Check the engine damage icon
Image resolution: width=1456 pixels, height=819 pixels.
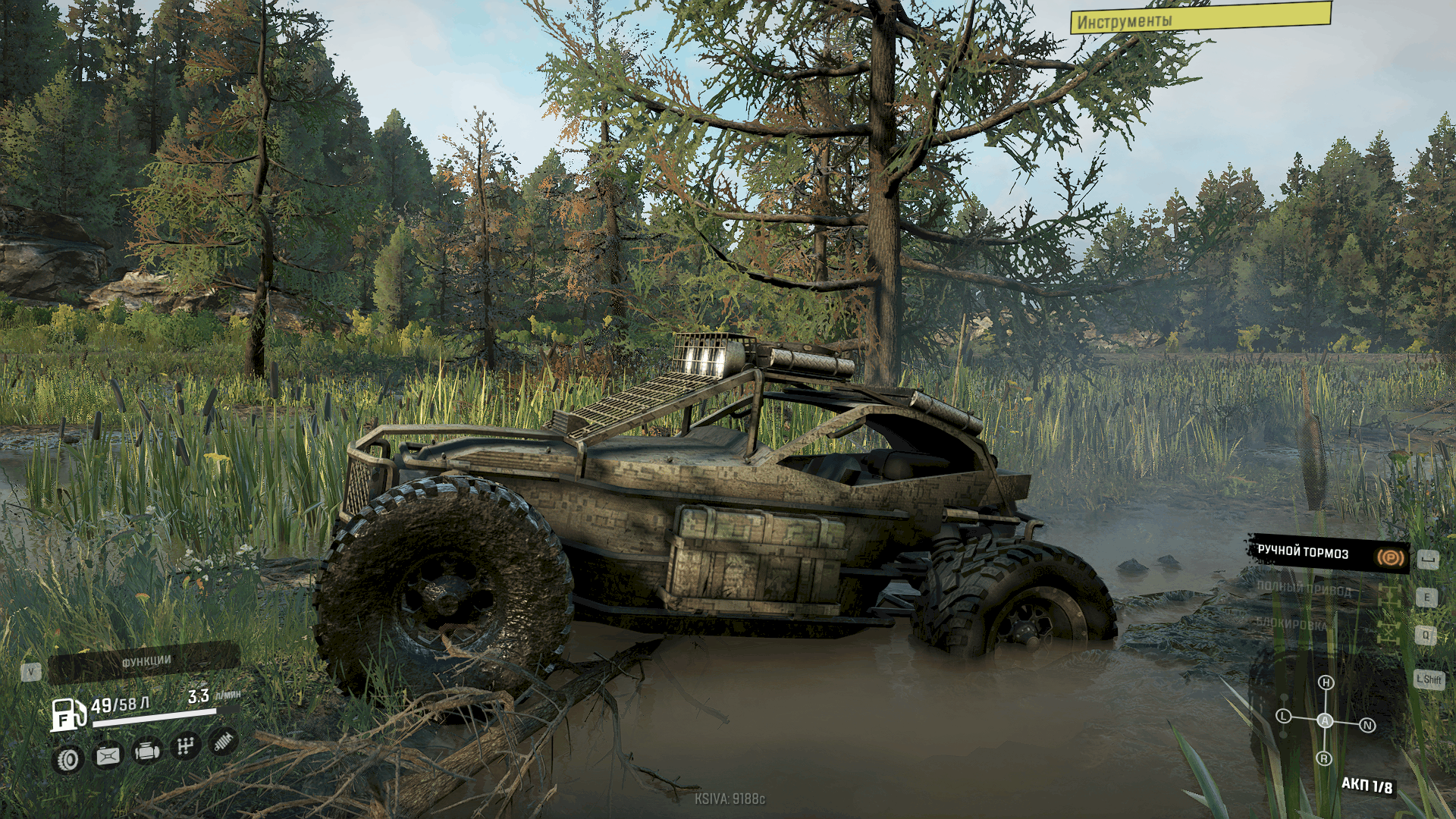[146, 752]
